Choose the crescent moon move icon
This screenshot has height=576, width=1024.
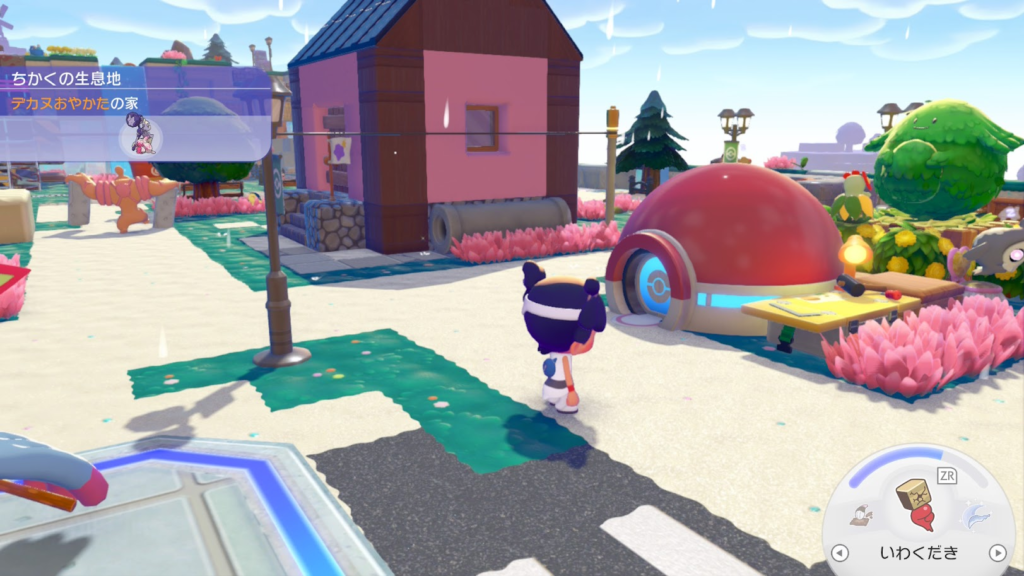pyautogui.click(x=975, y=515)
